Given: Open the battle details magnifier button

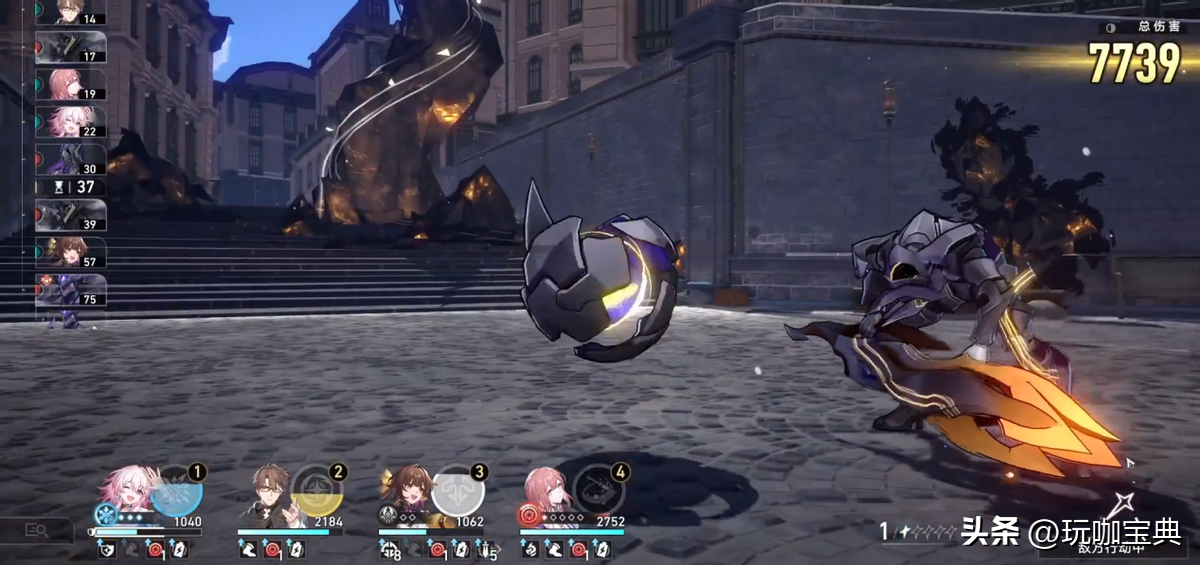Looking at the screenshot, I should 37,530.
